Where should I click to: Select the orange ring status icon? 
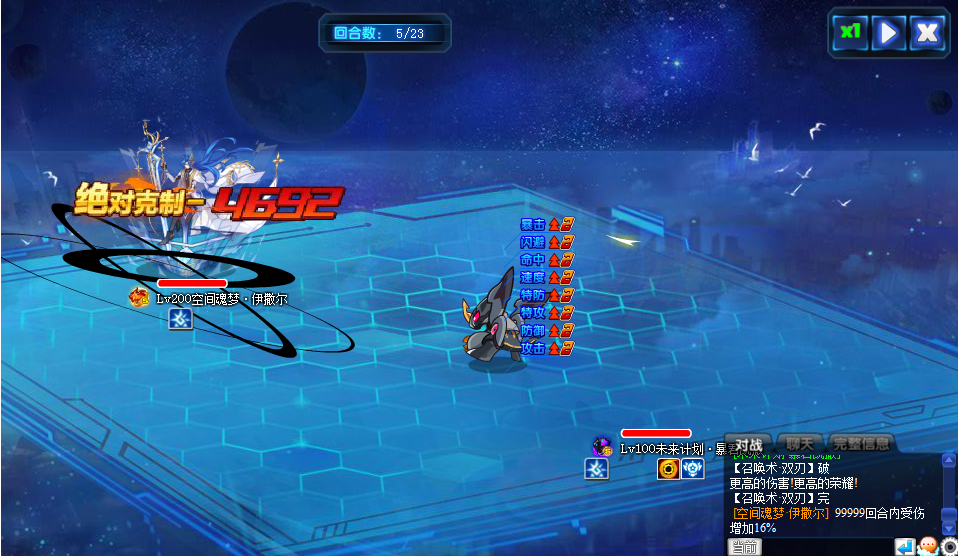coord(668,469)
